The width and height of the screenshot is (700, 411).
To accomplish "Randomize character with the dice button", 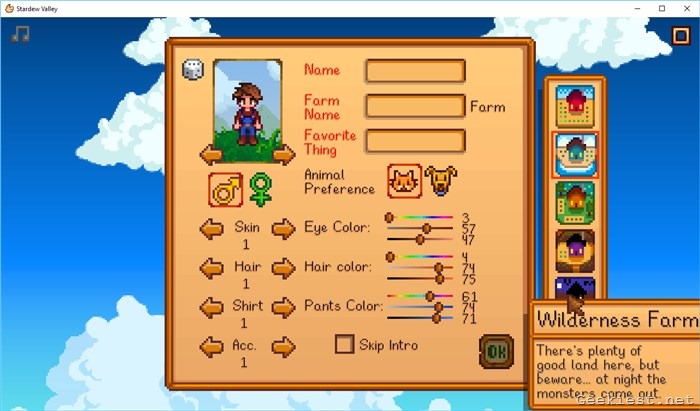I will click(x=193, y=70).
